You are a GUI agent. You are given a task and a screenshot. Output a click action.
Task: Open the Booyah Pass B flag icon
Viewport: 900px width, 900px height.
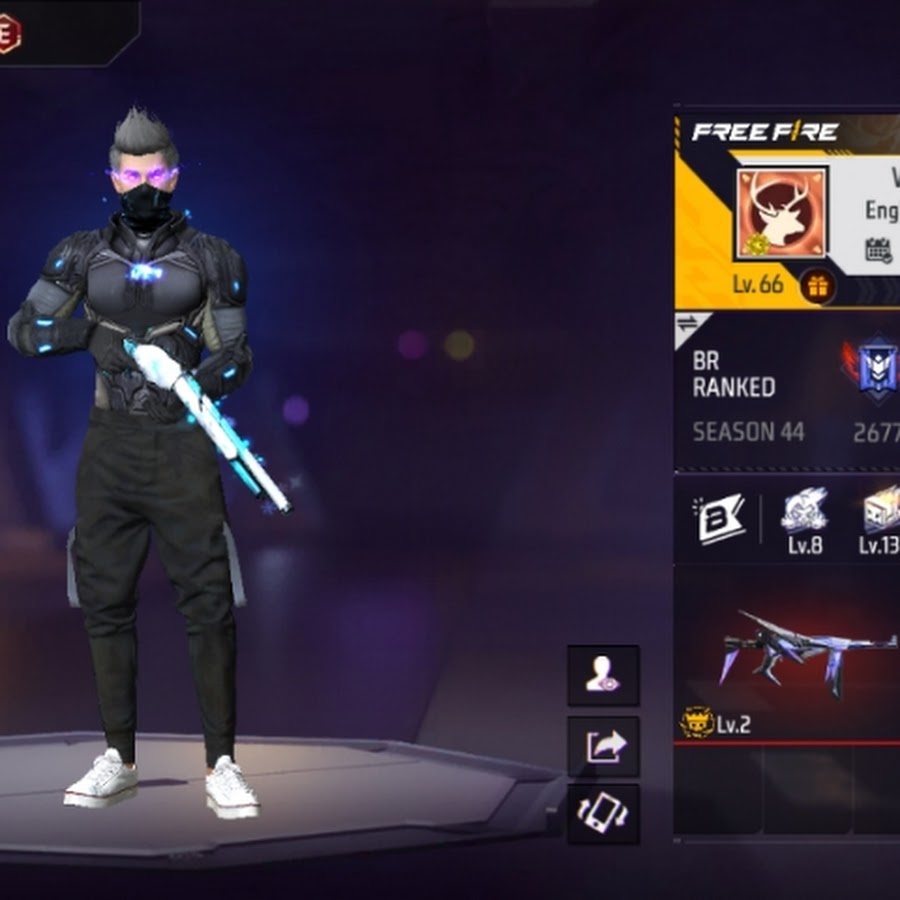coord(721,518)
